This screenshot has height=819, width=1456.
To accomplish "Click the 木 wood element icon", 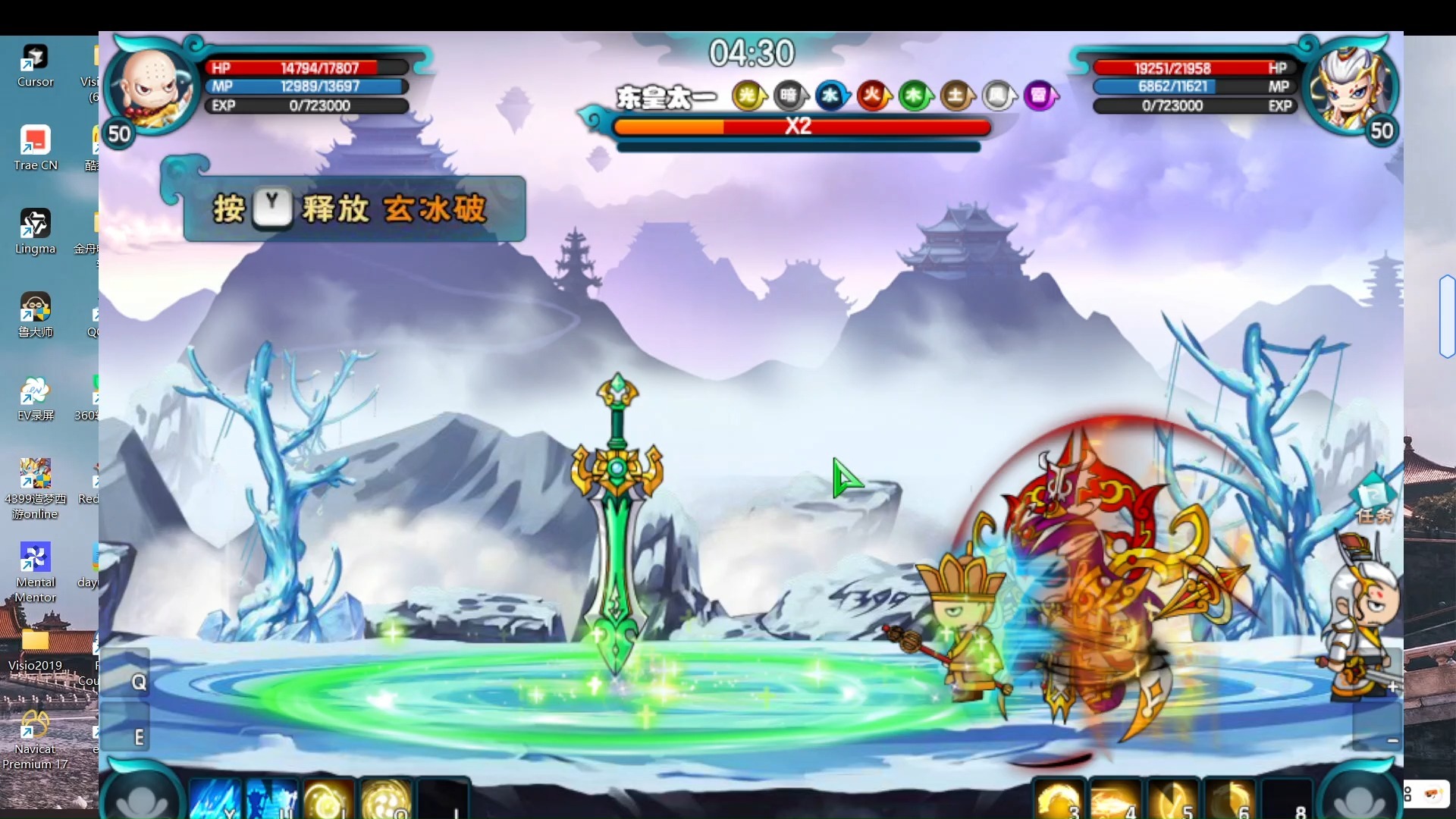I will 915,96.
